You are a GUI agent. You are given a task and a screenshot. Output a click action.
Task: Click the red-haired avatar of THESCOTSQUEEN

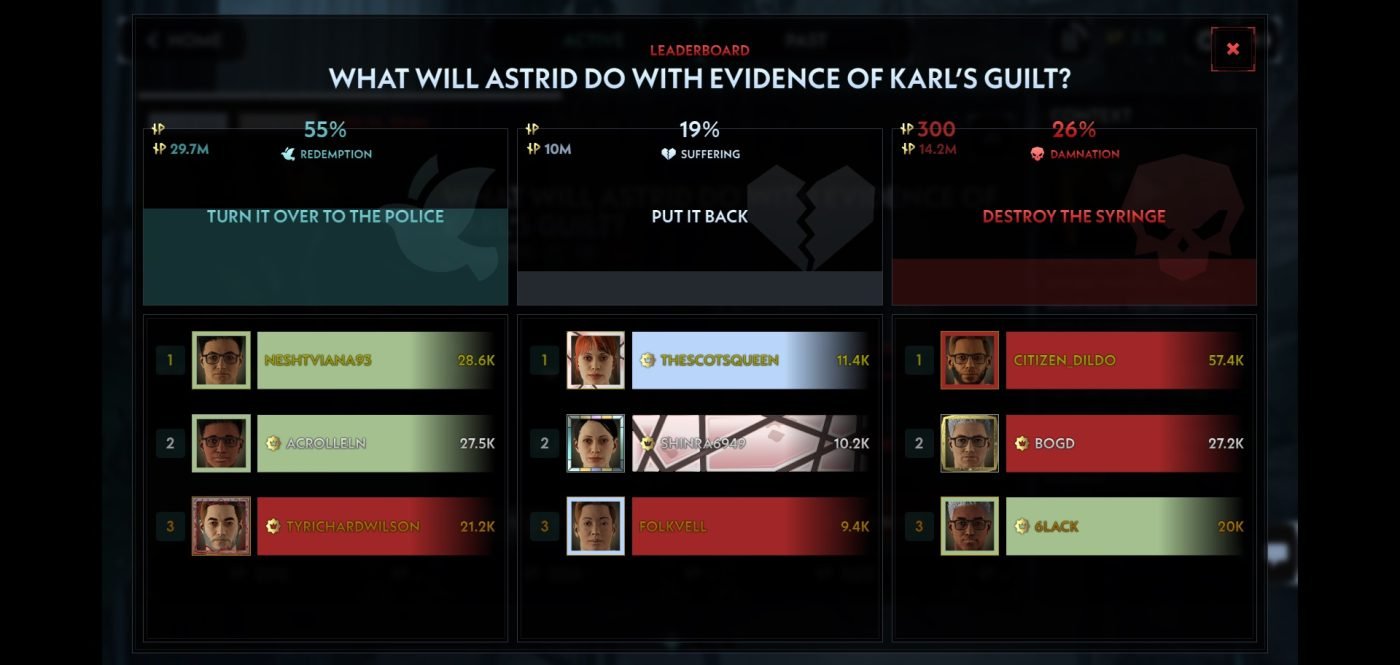click(x=595, y=360)
